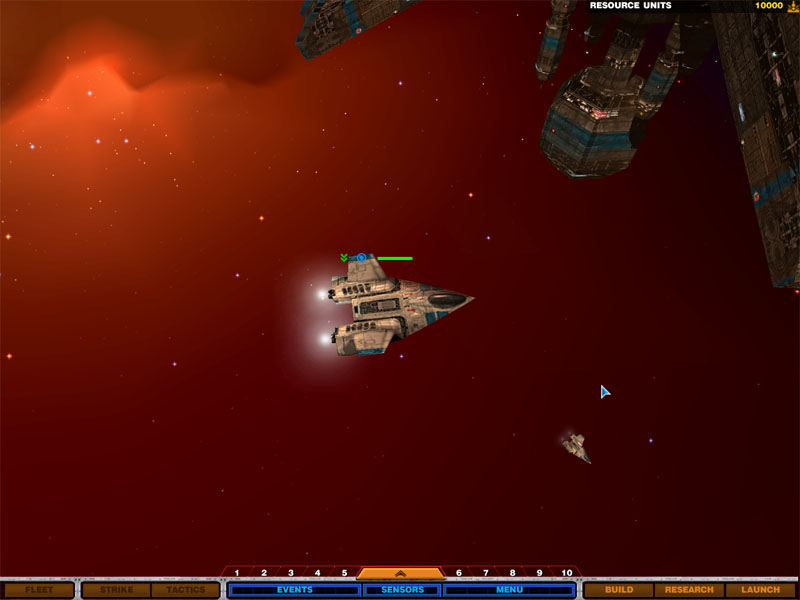Select control group 10

pyautogui.click(x=566, y=573)
